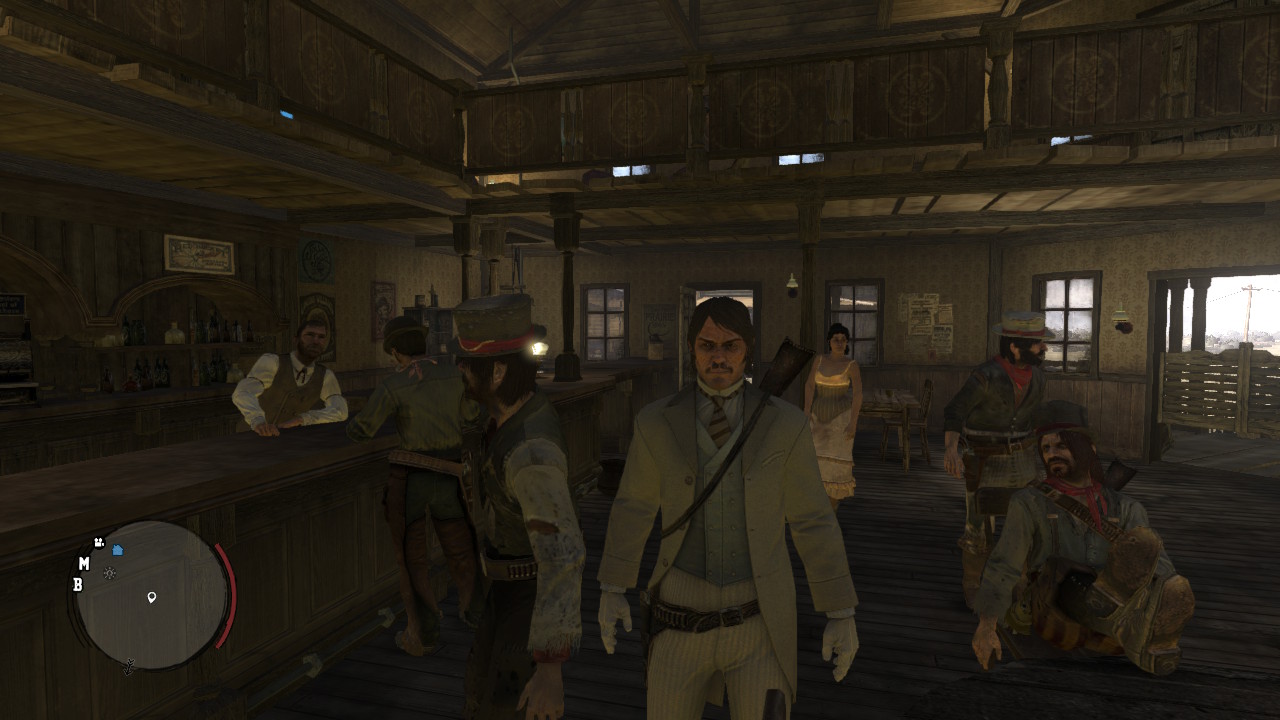
Task: Select the faint sun-shaped marker on minimap
Action: pos(110,573)
